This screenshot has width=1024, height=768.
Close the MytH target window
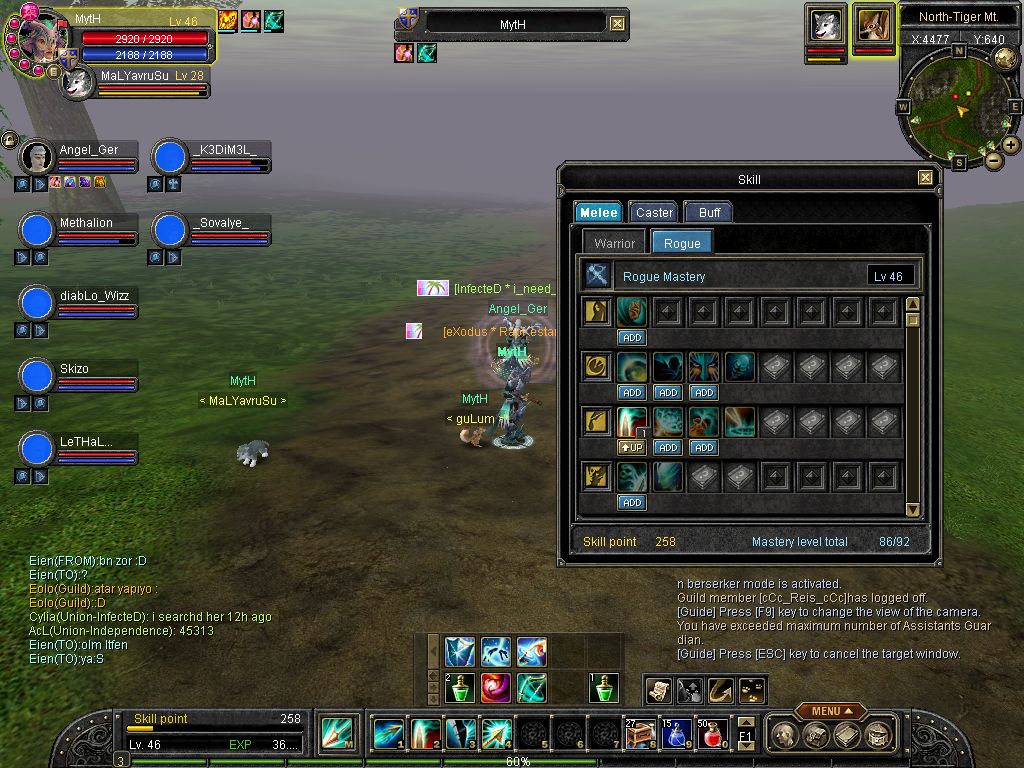click(618, 23)
